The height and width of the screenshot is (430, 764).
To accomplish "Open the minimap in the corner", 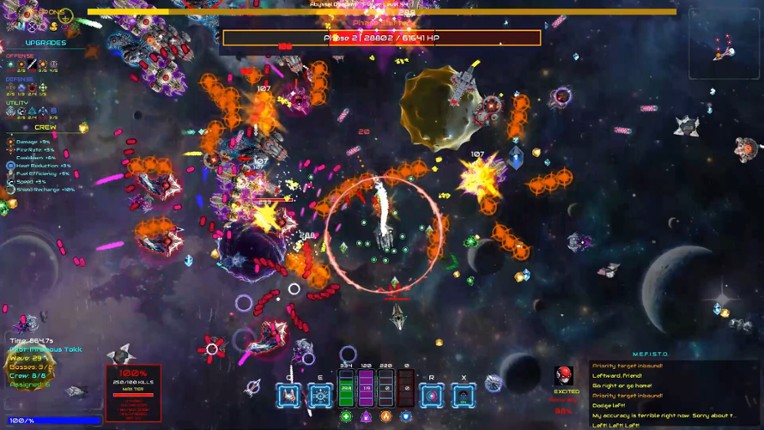I will pyautogui.click(x=724, y=42).
